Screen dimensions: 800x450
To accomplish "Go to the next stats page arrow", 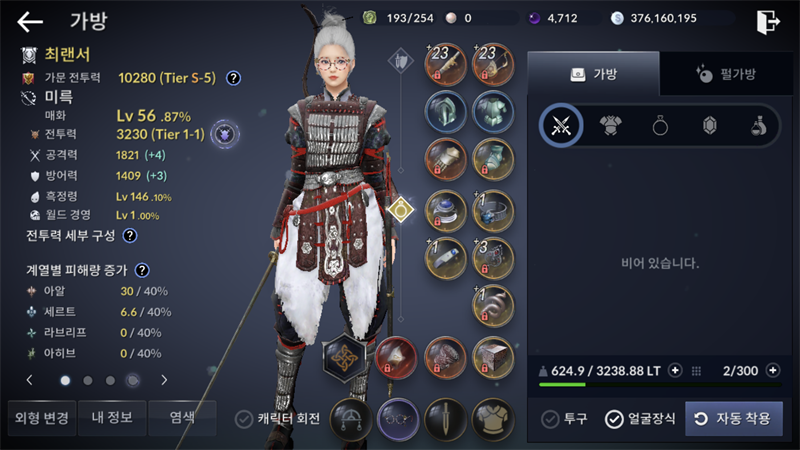I will tap(164, 380).
